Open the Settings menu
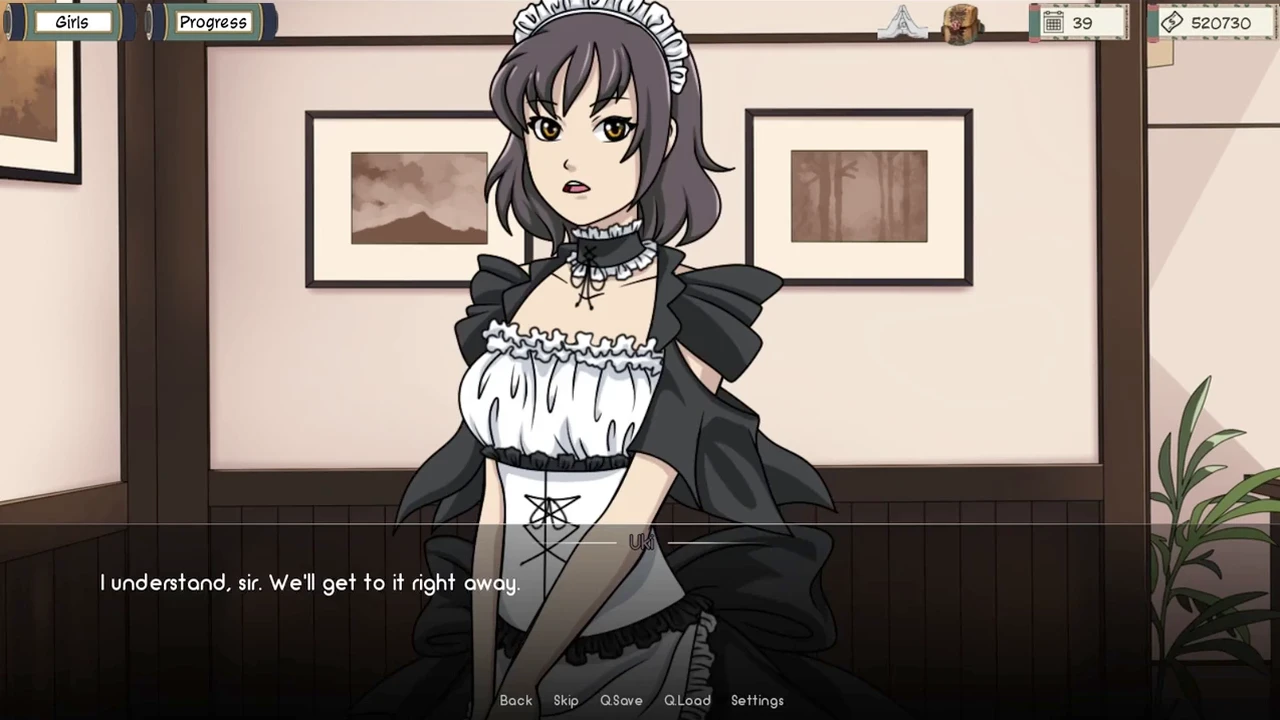The image size is (1280, 720). 757,700
